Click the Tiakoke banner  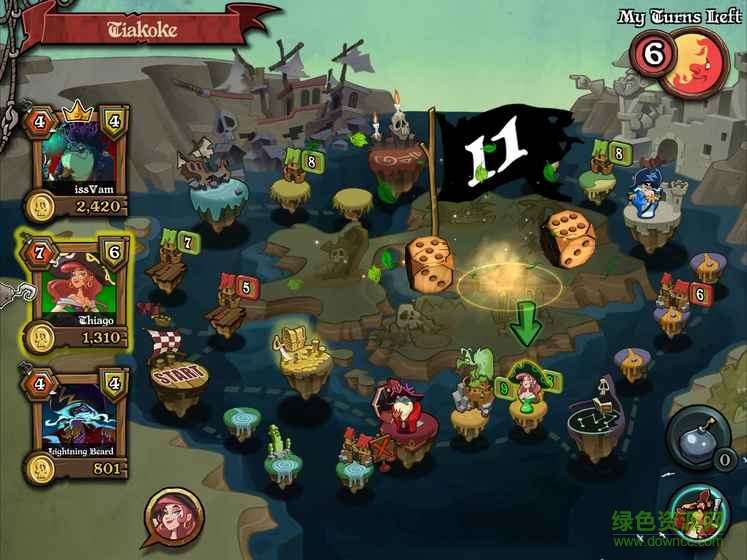point(145,28)
